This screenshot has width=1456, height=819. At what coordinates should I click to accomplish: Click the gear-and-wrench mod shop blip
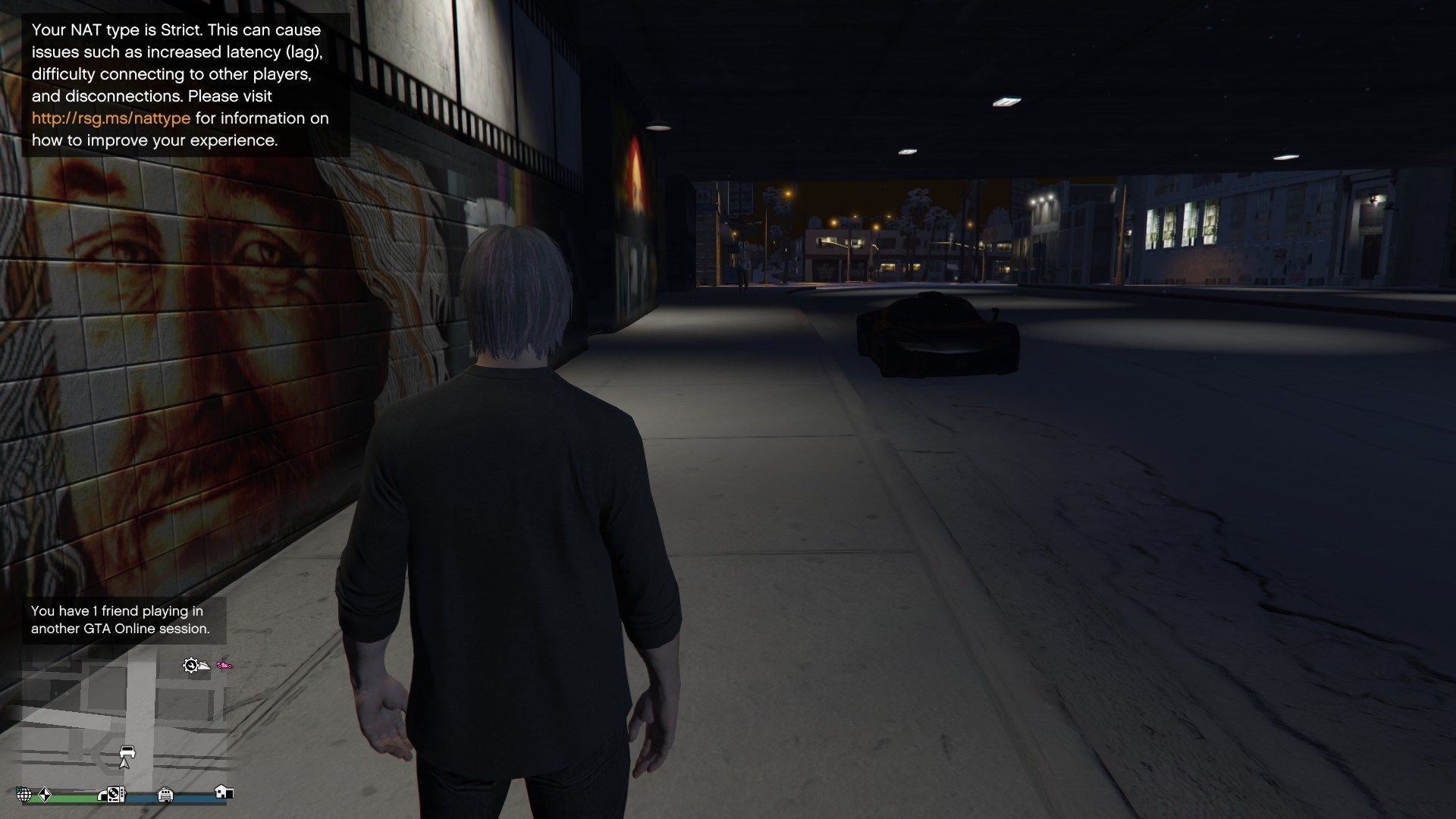[x=190, y=665]
